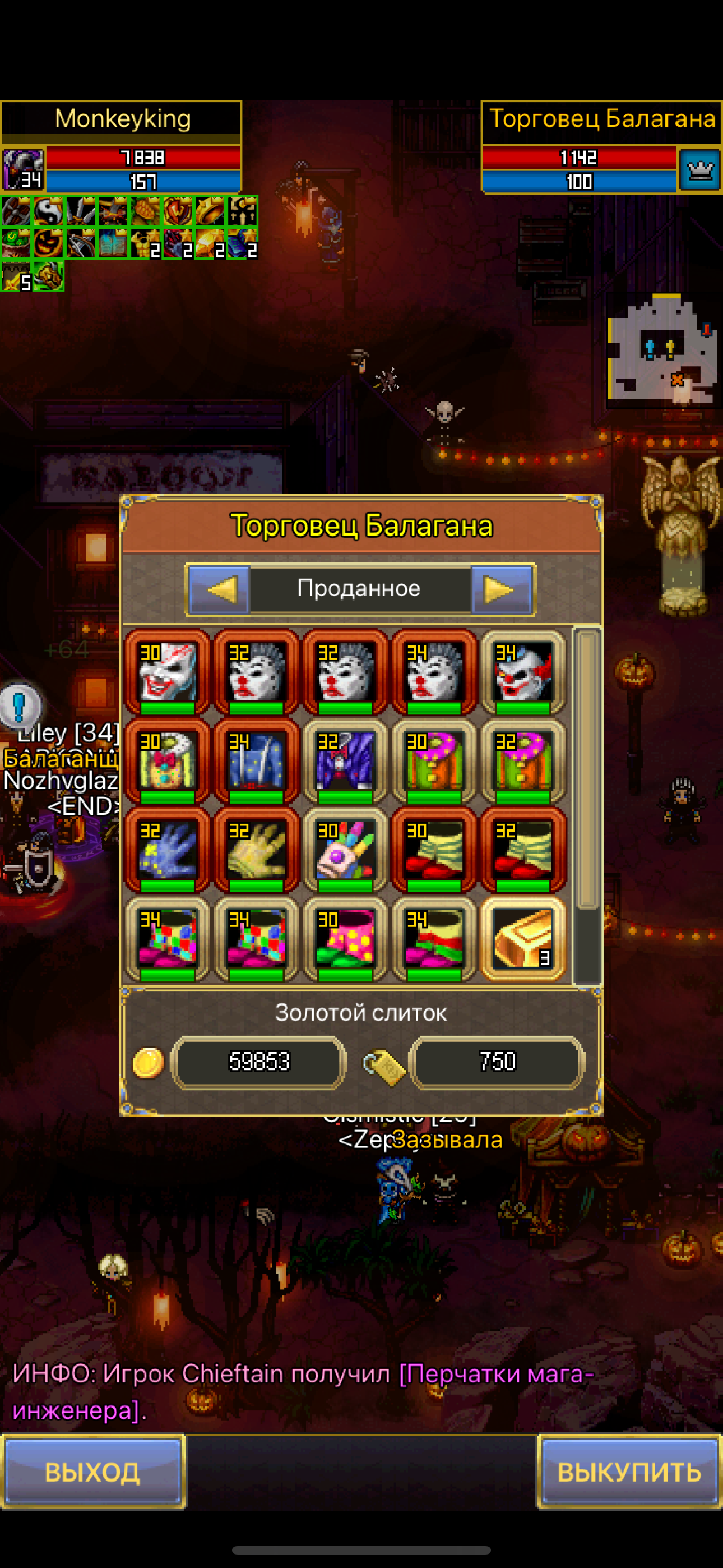Choose the level 32 yellow gloves
723x1568 pixels.
coord(256,850)
